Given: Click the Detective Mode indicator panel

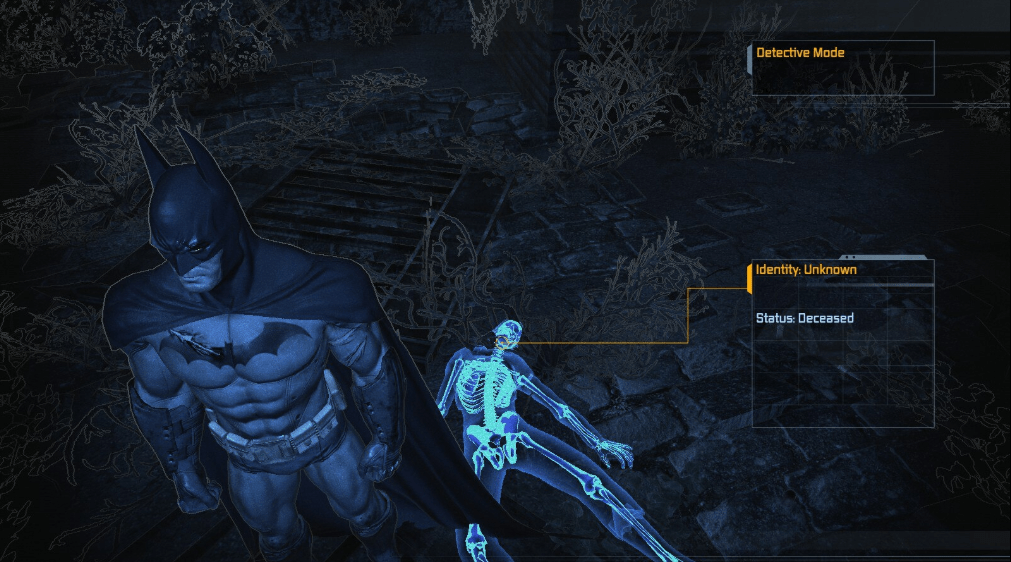Looking at the screenshot, I should click(x=842, y=67).
